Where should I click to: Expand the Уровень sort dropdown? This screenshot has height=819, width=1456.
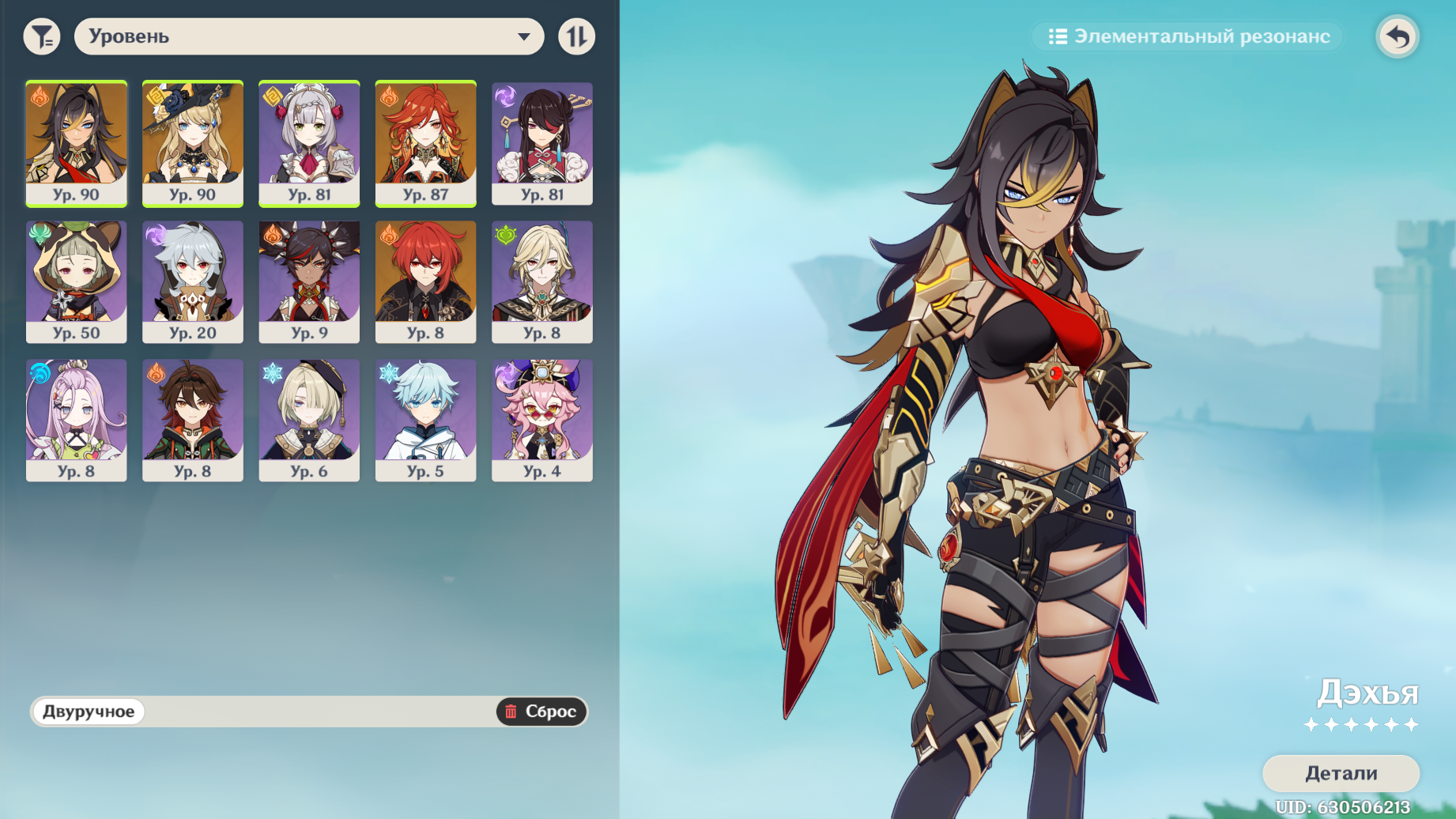click(x=308, y=36)
